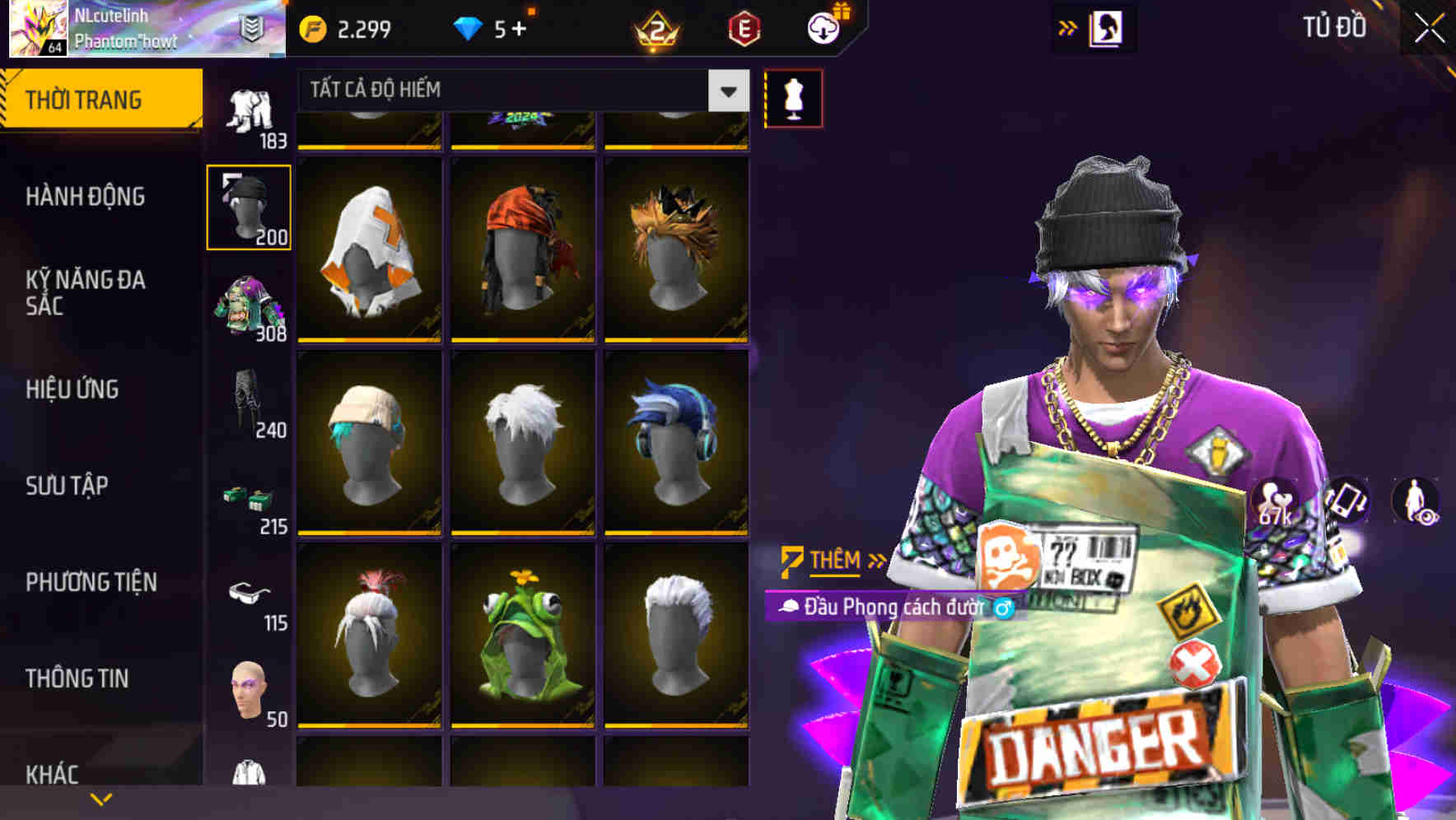This screenshot has width=1456, height=820.
Task: Select the eyewear category icon labeled 115
Action: coord(249,595)
